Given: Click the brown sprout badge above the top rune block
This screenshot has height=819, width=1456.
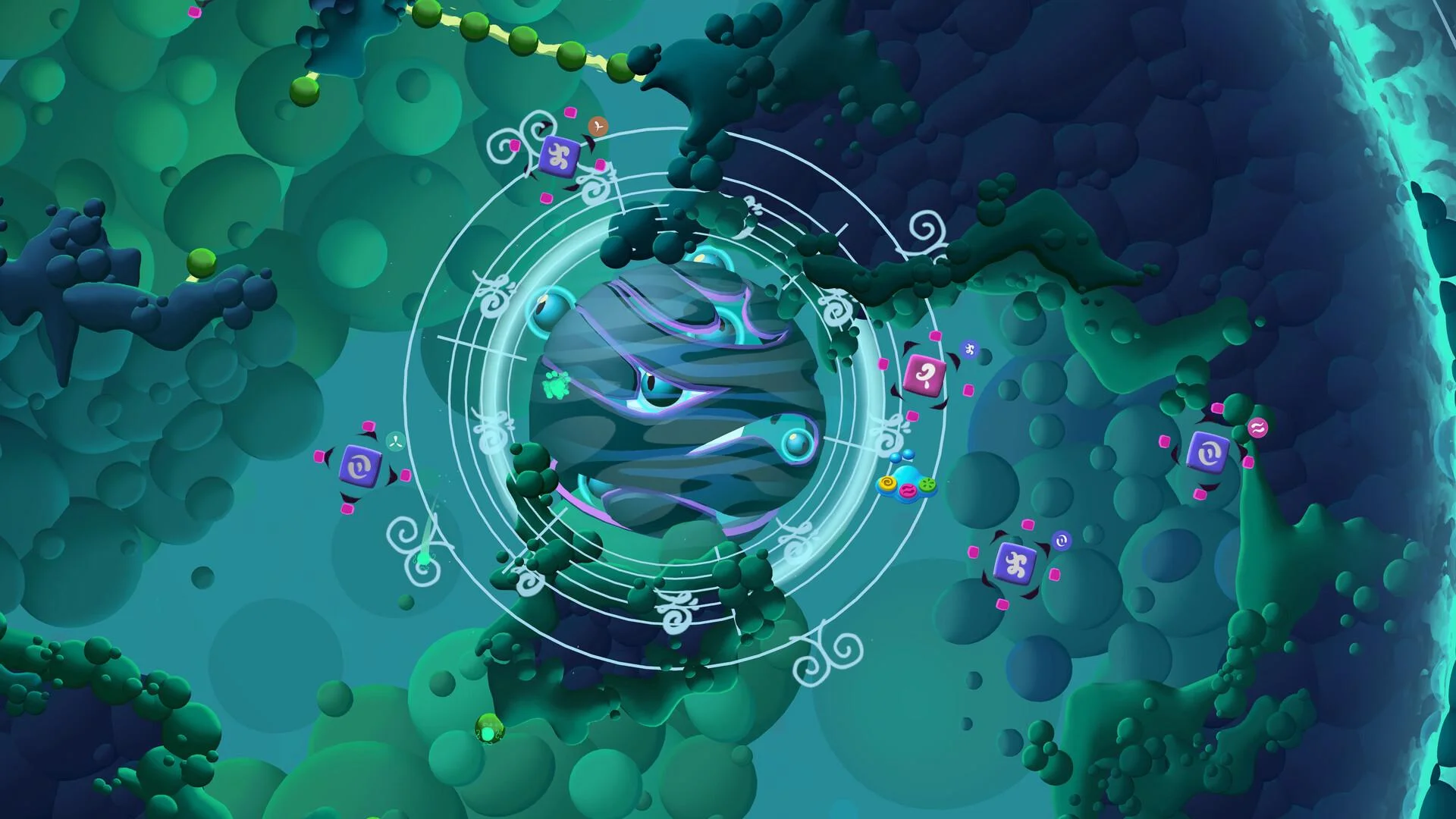Looking at the screenshot, I should pyautogui.click(x=598, y=126).
